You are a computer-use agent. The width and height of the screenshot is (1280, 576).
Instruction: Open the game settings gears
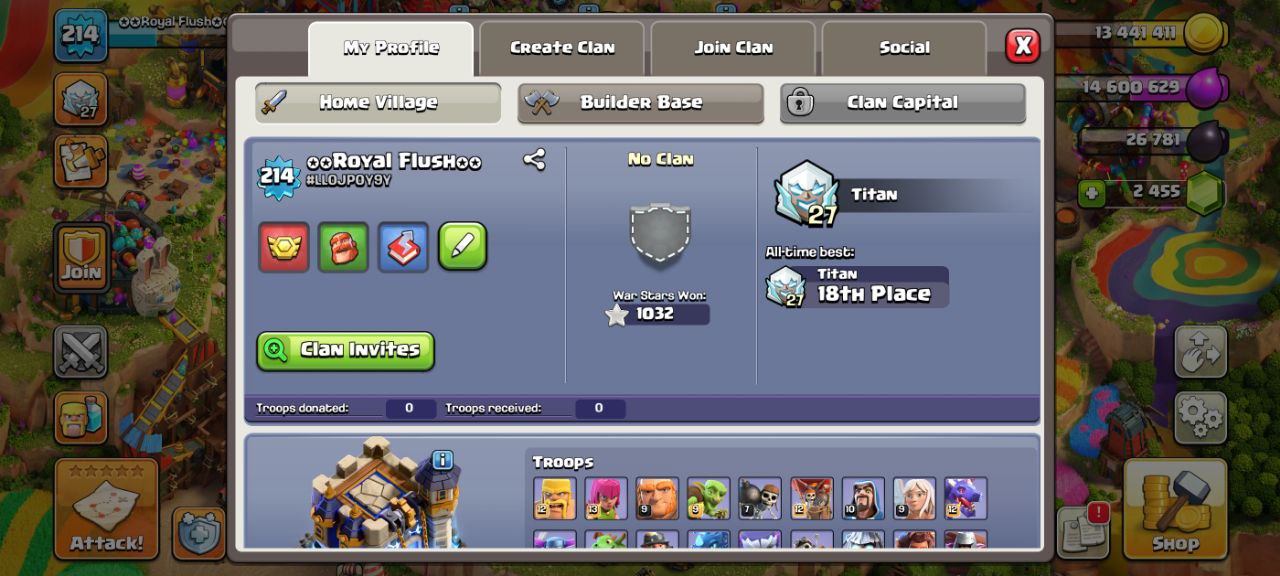(1200, 416)
